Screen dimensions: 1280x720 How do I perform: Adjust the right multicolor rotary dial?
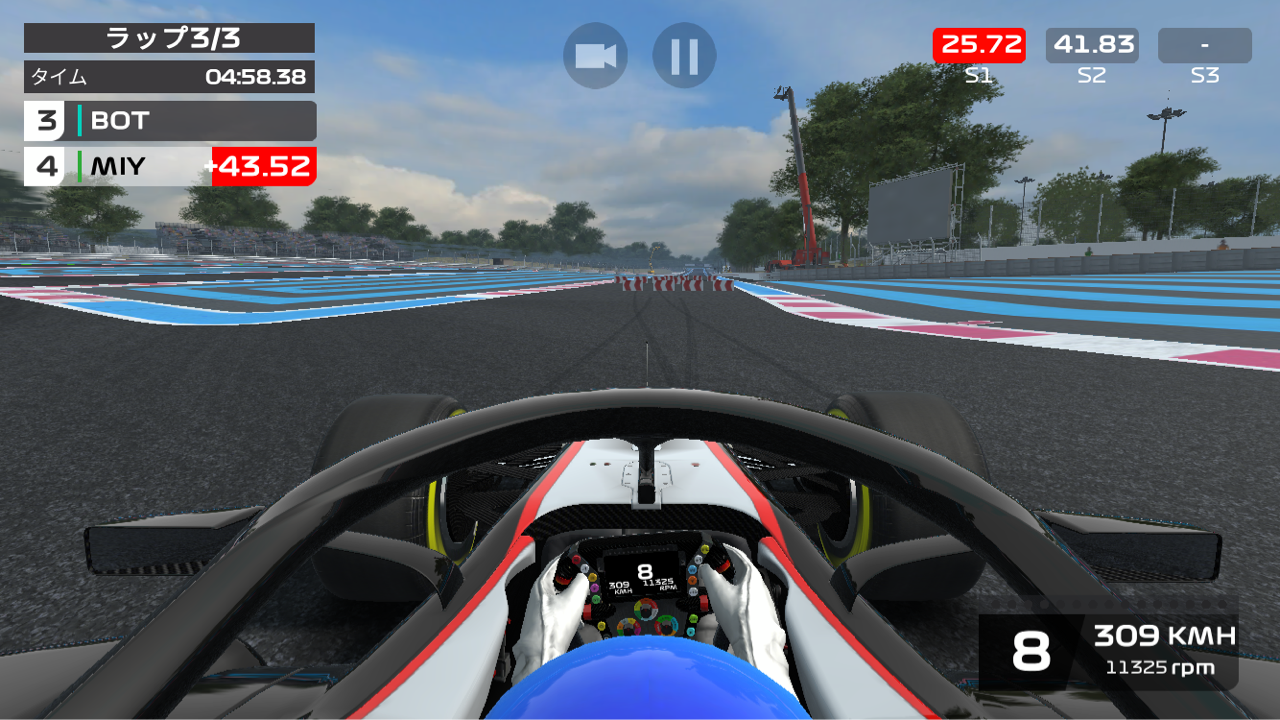665,625
